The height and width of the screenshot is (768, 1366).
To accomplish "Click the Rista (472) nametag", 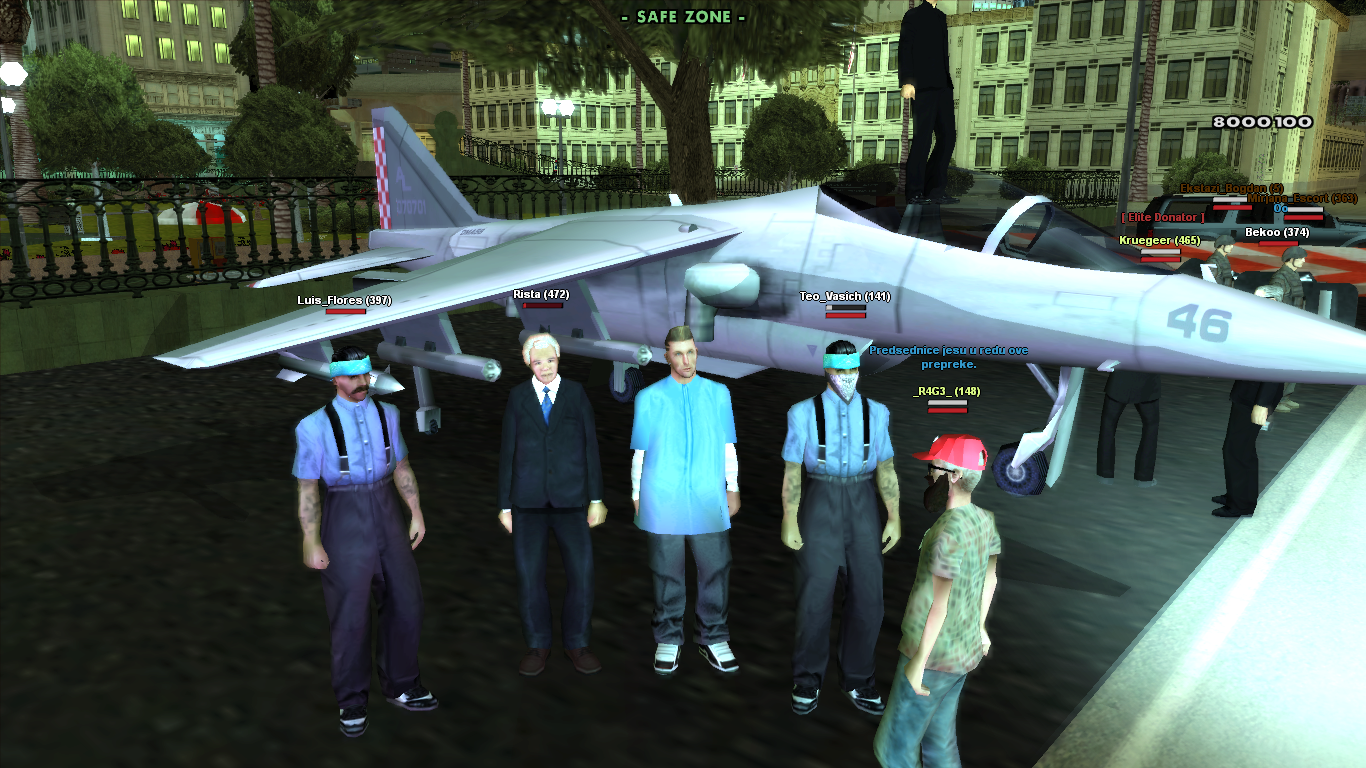I will [539, 295].
